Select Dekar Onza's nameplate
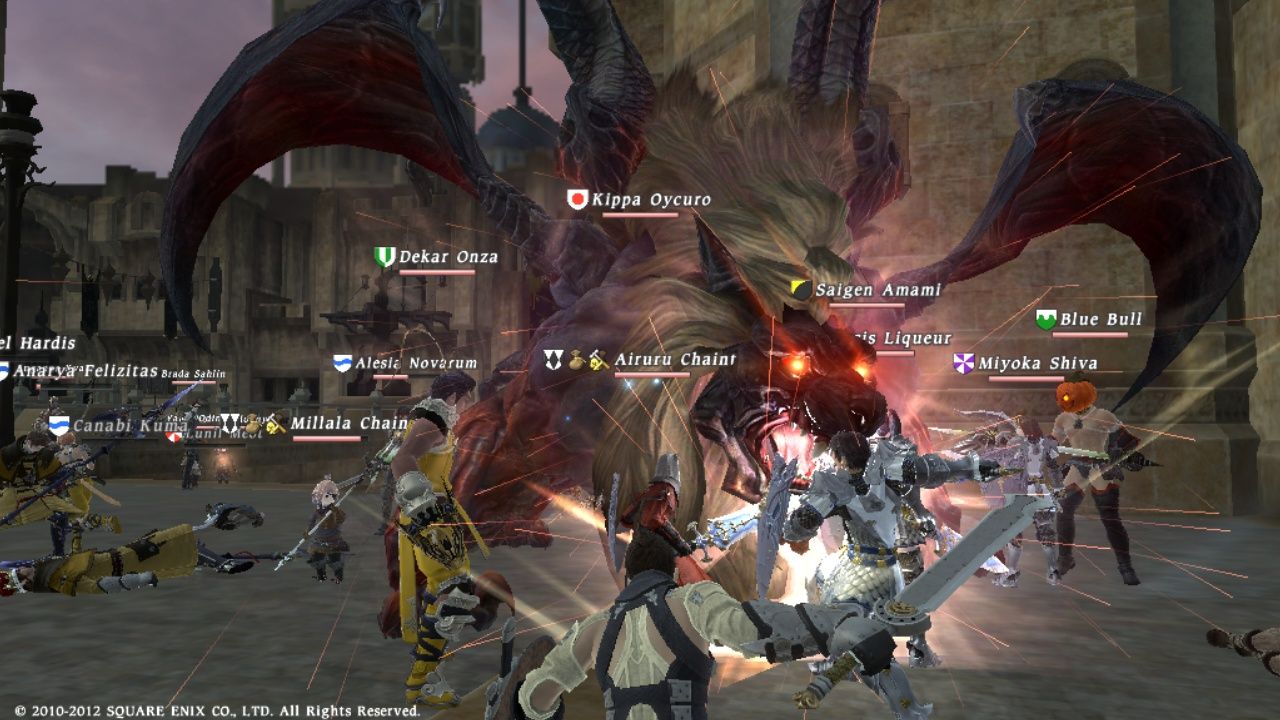This screenshot has width=1280, height=720. pos(448,258)
